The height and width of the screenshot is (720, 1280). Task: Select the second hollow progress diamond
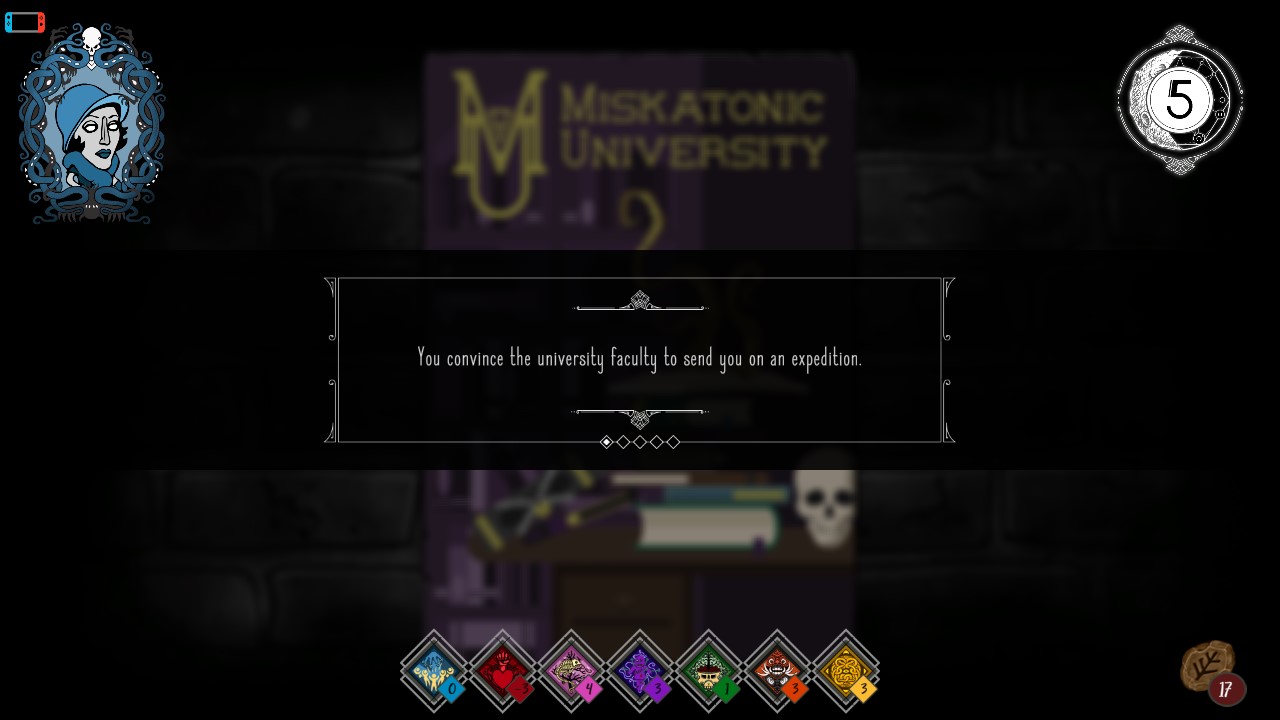point(623,441)
